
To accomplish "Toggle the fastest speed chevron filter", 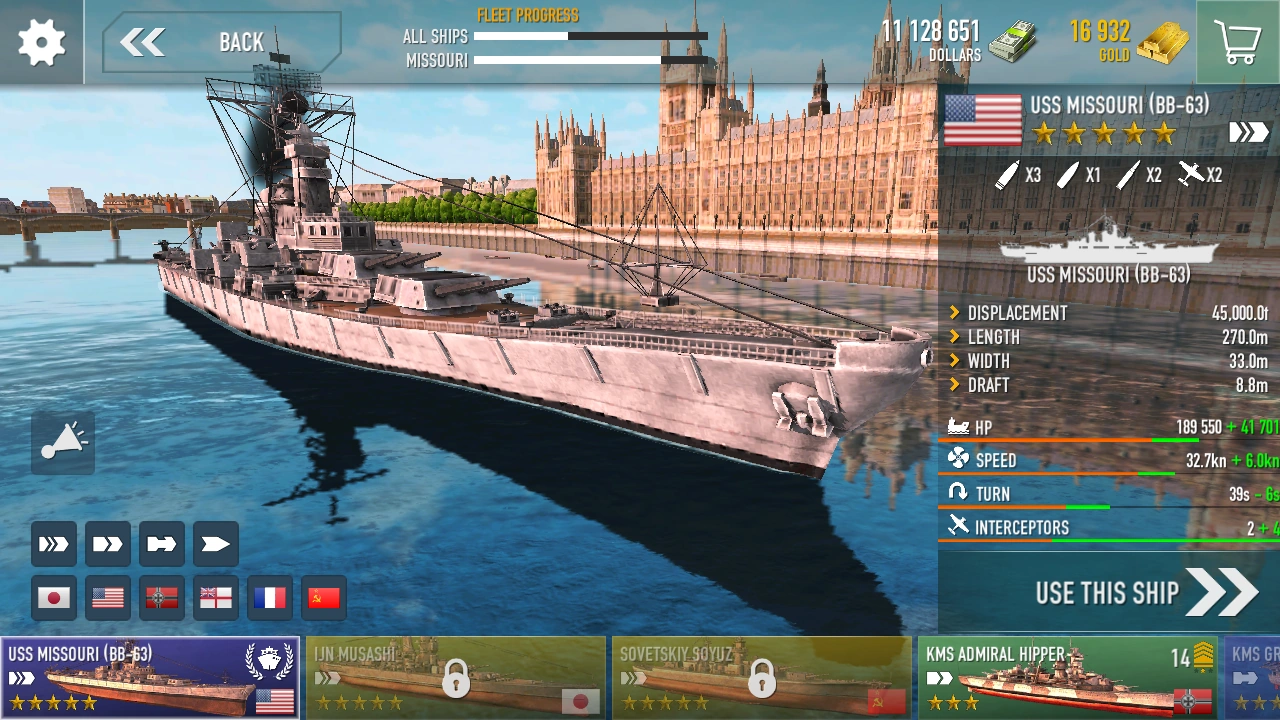I will pos(53,543).
